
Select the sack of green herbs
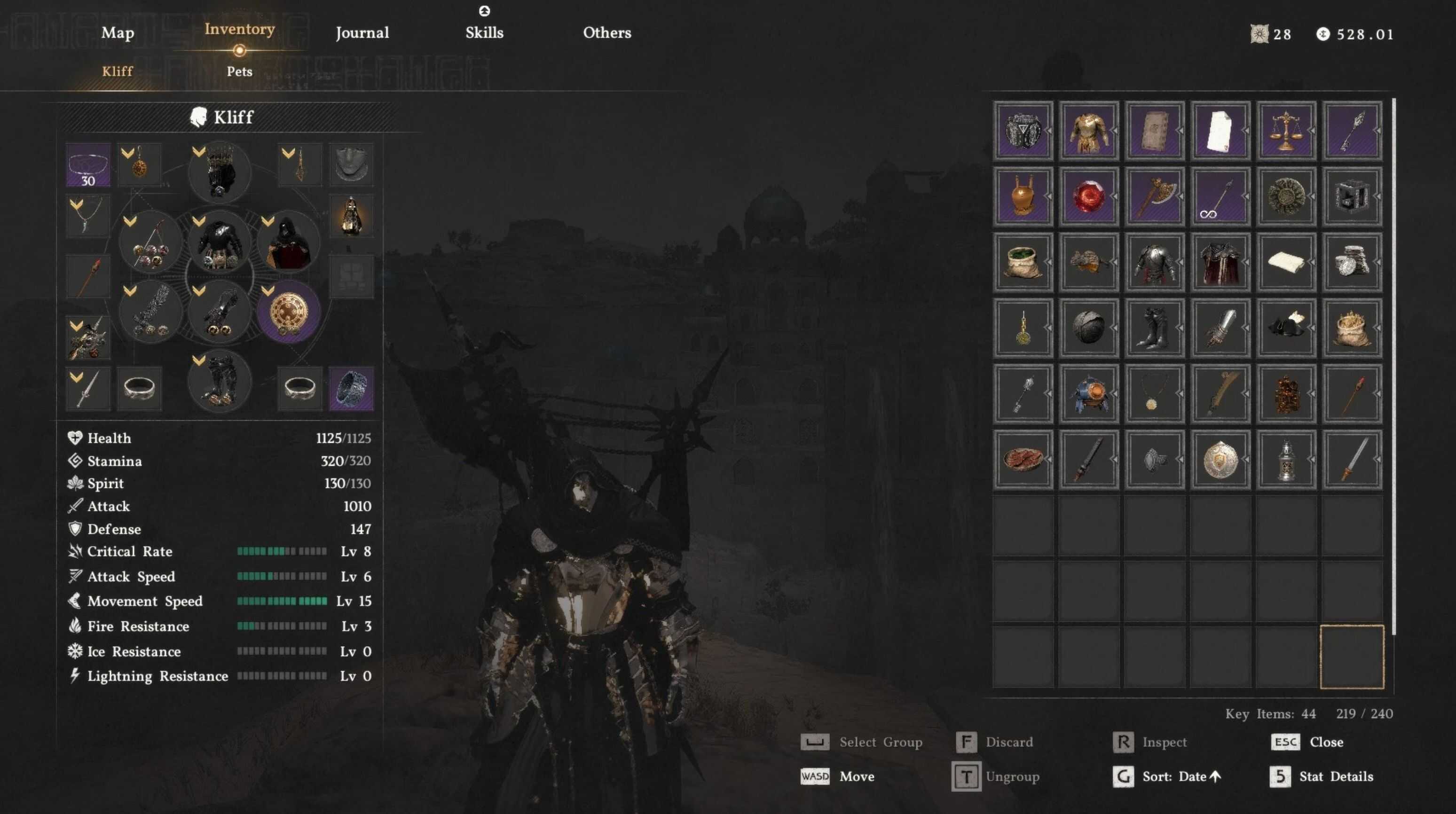click(1023, 262)
